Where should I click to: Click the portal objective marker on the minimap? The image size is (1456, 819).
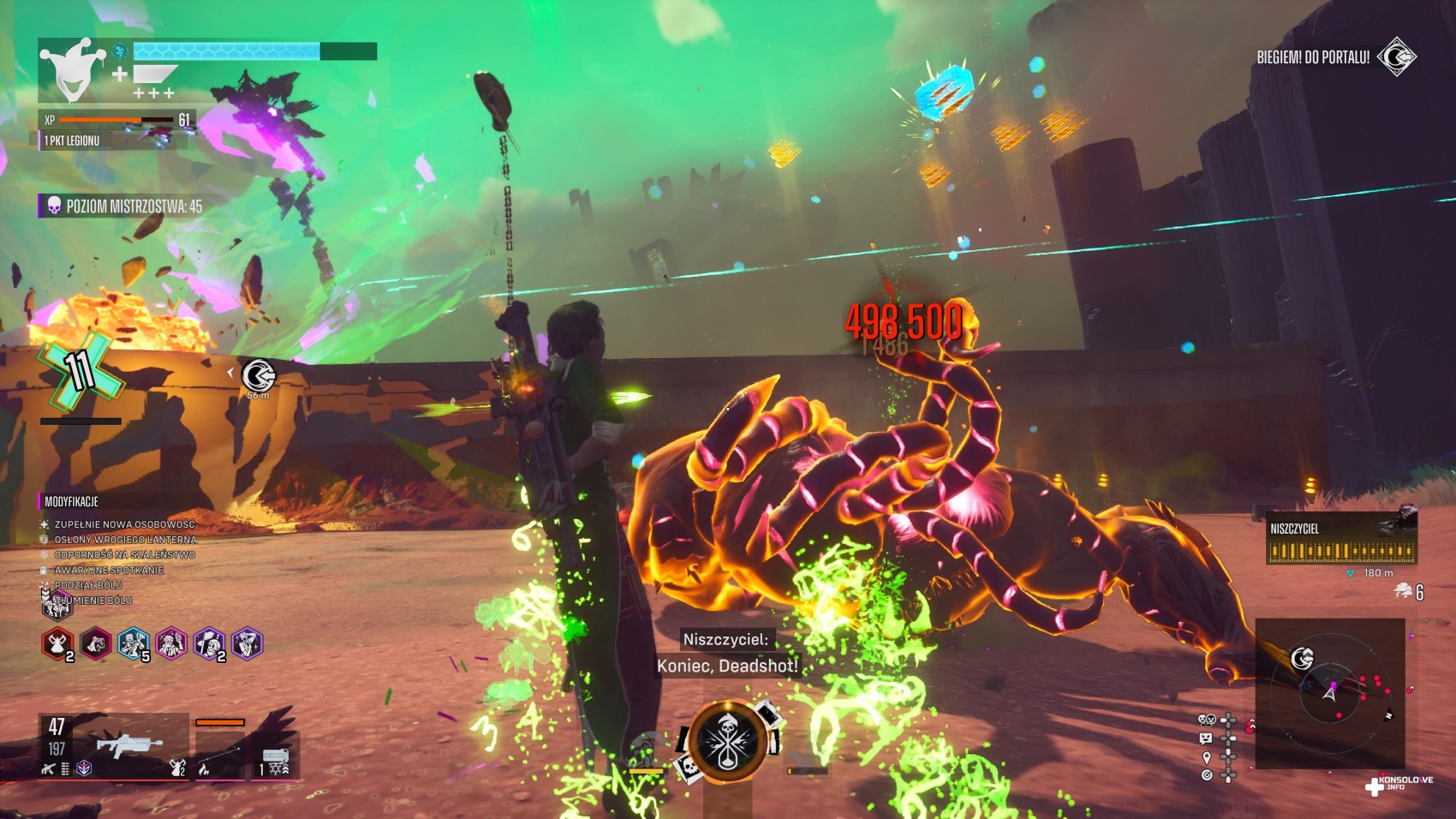1302,658
